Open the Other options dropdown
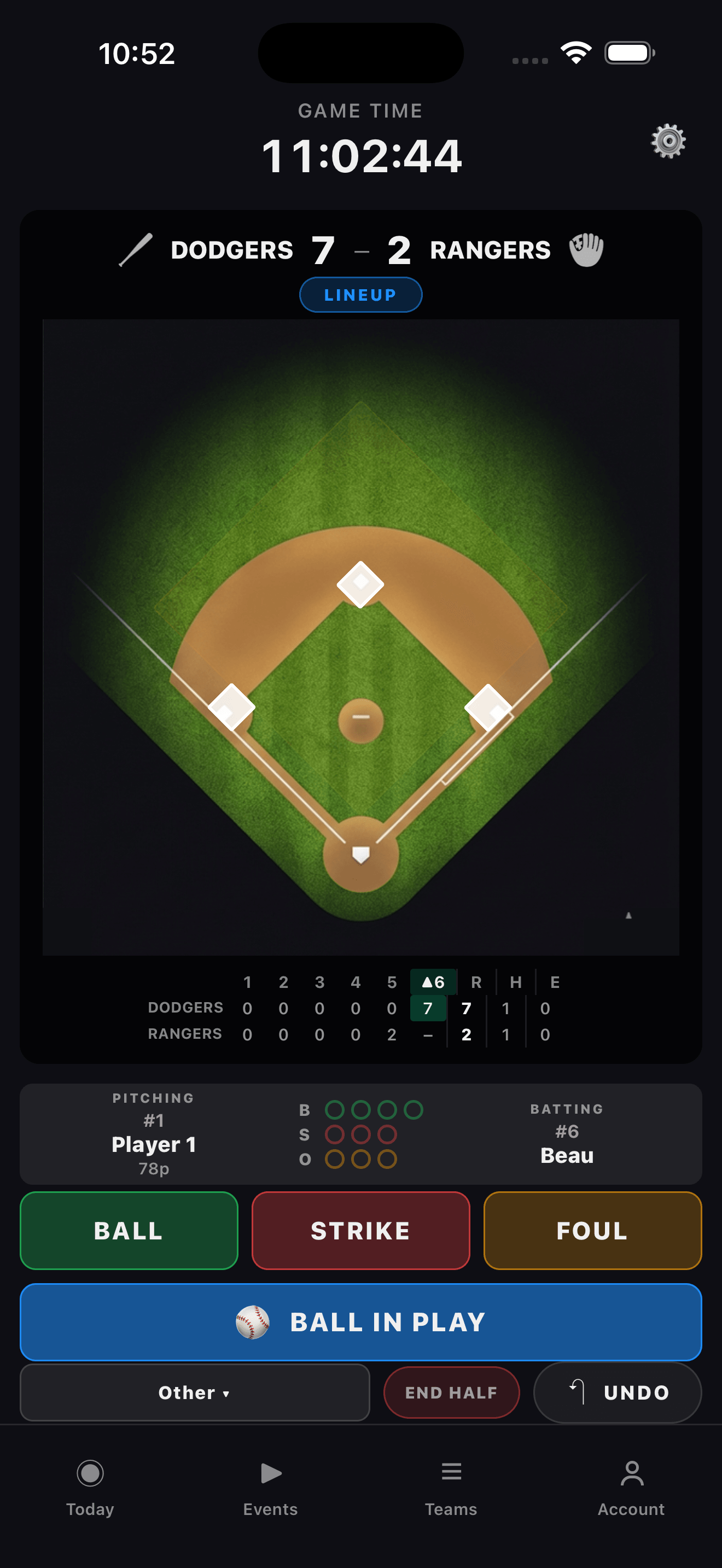722x1568 pixels. click(194, 1393)
